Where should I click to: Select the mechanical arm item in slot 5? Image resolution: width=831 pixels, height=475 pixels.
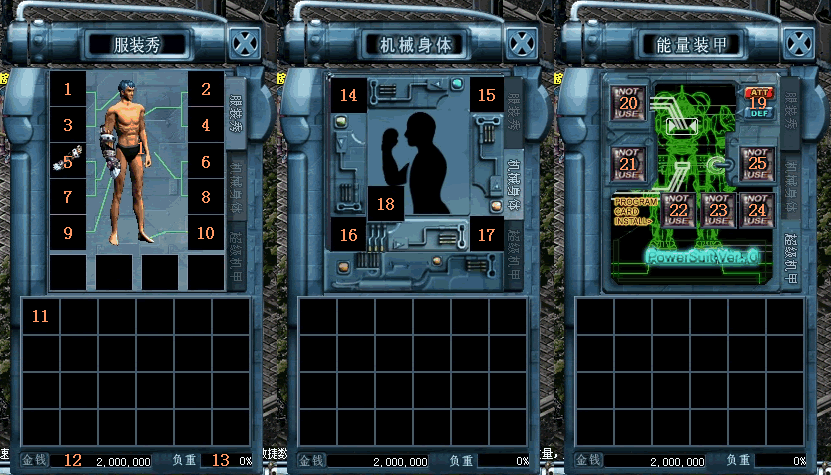68,161
